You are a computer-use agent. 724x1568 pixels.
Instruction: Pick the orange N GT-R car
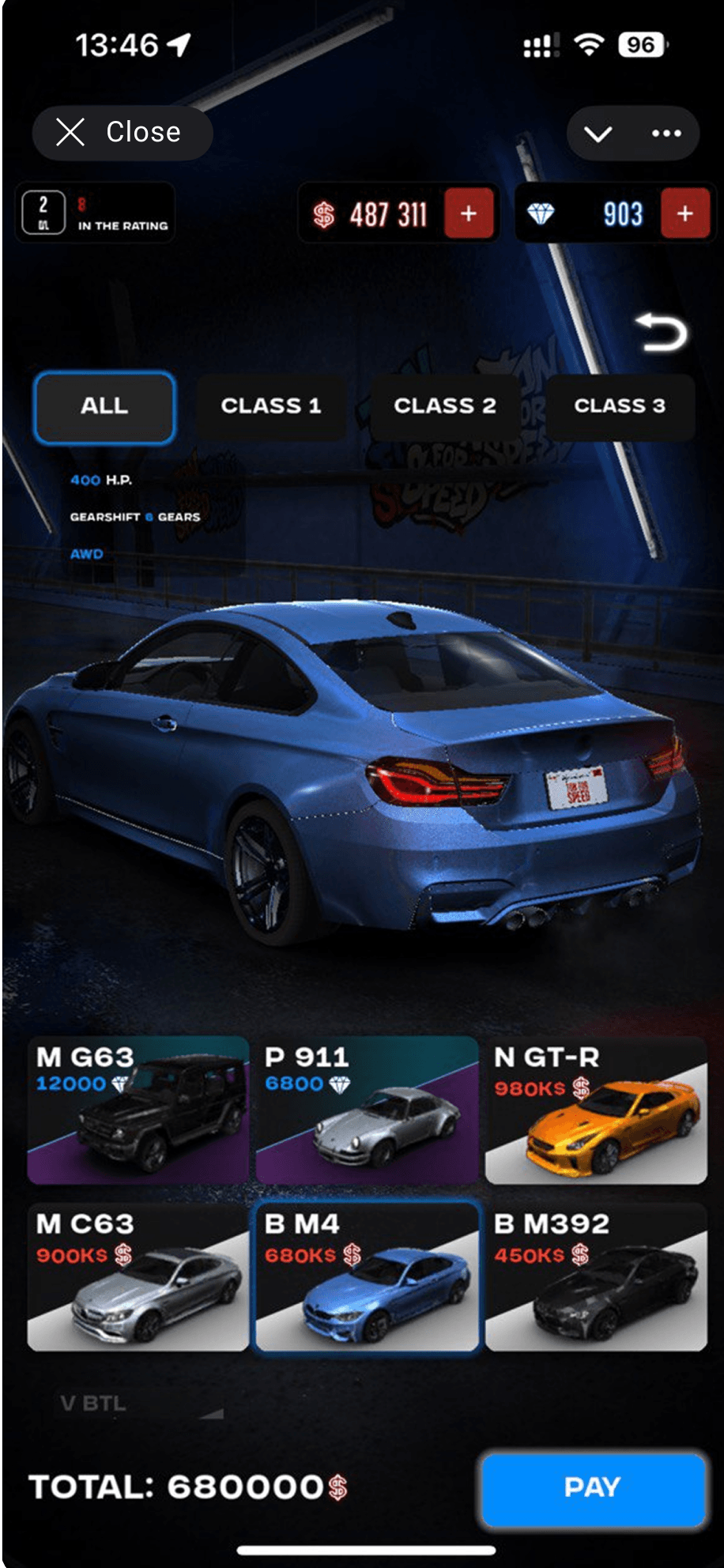tap(596, 1110)
